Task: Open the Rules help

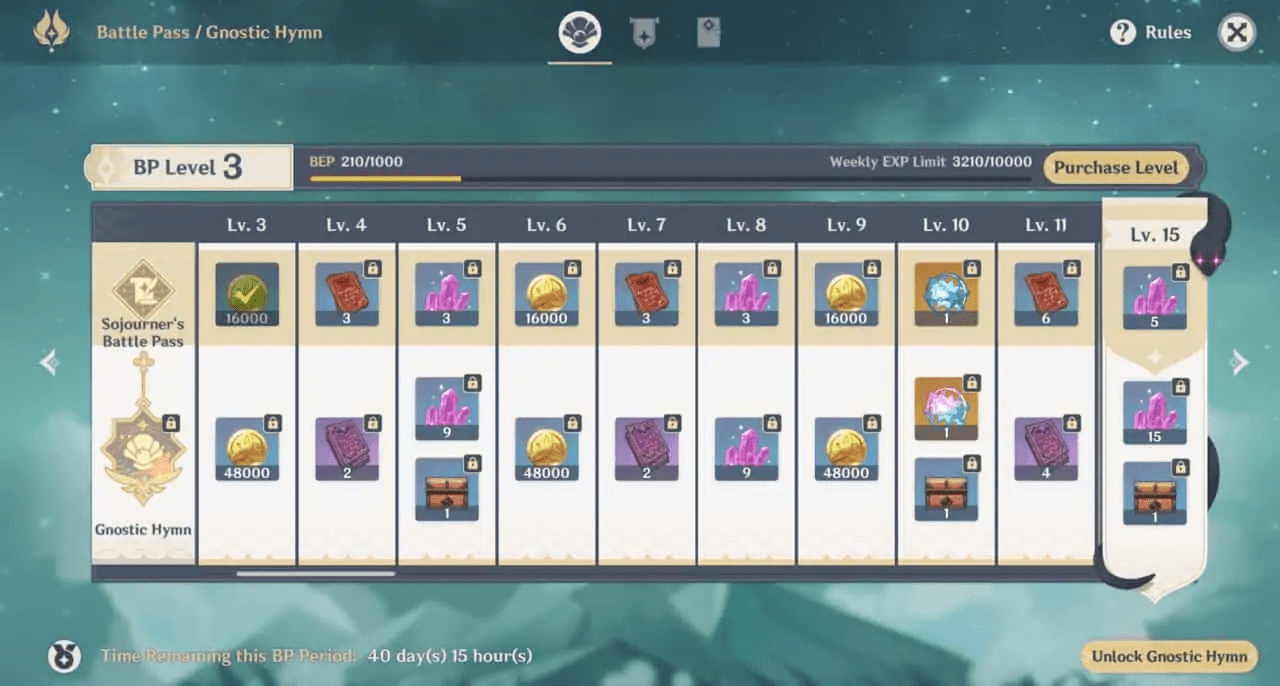Action: tap(1151, 33)
